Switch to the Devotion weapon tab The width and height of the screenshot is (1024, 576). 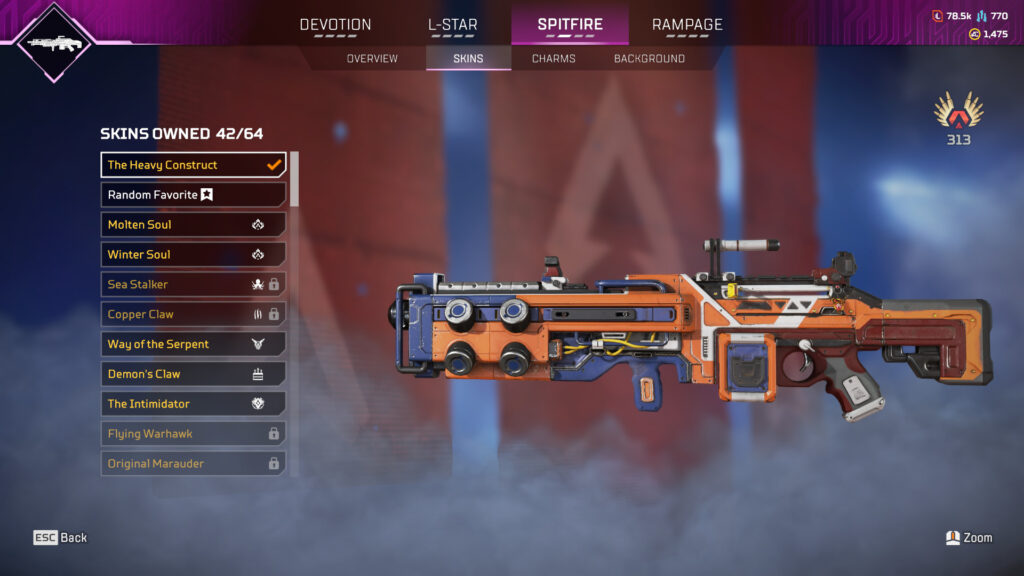tap(335, 25)
